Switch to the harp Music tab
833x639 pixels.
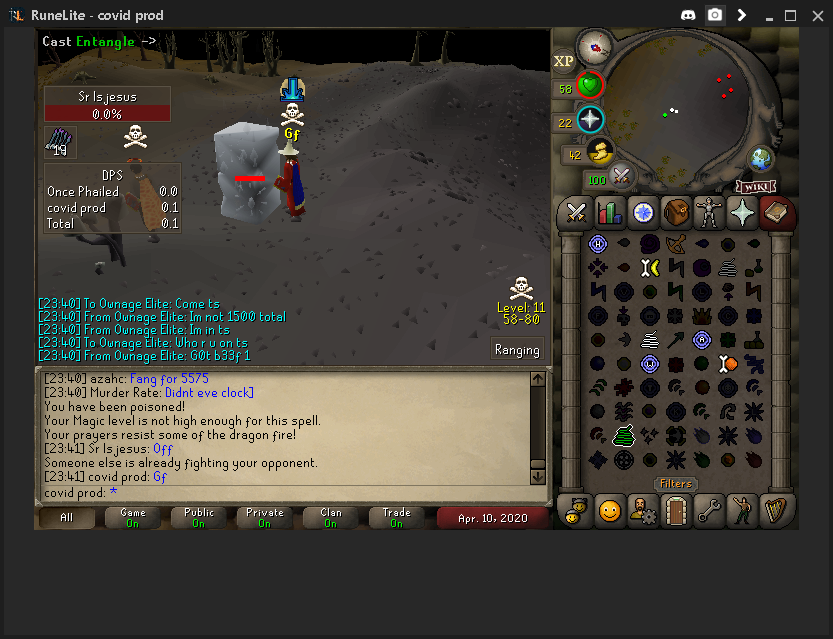pos(774,511)
